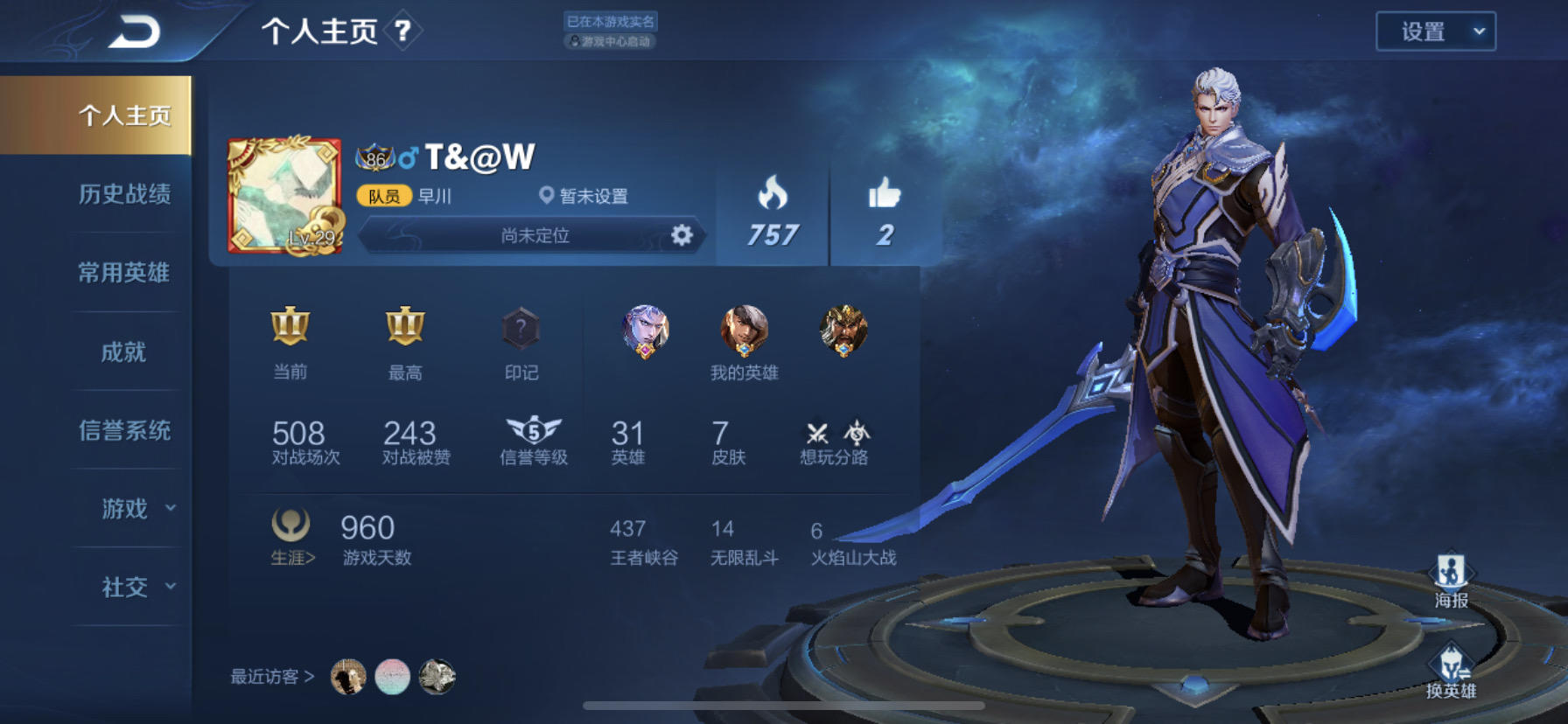Switch to the 历史战绩 tab
Viewport: 1568px width, 724px height.
[x=124, y=194]
